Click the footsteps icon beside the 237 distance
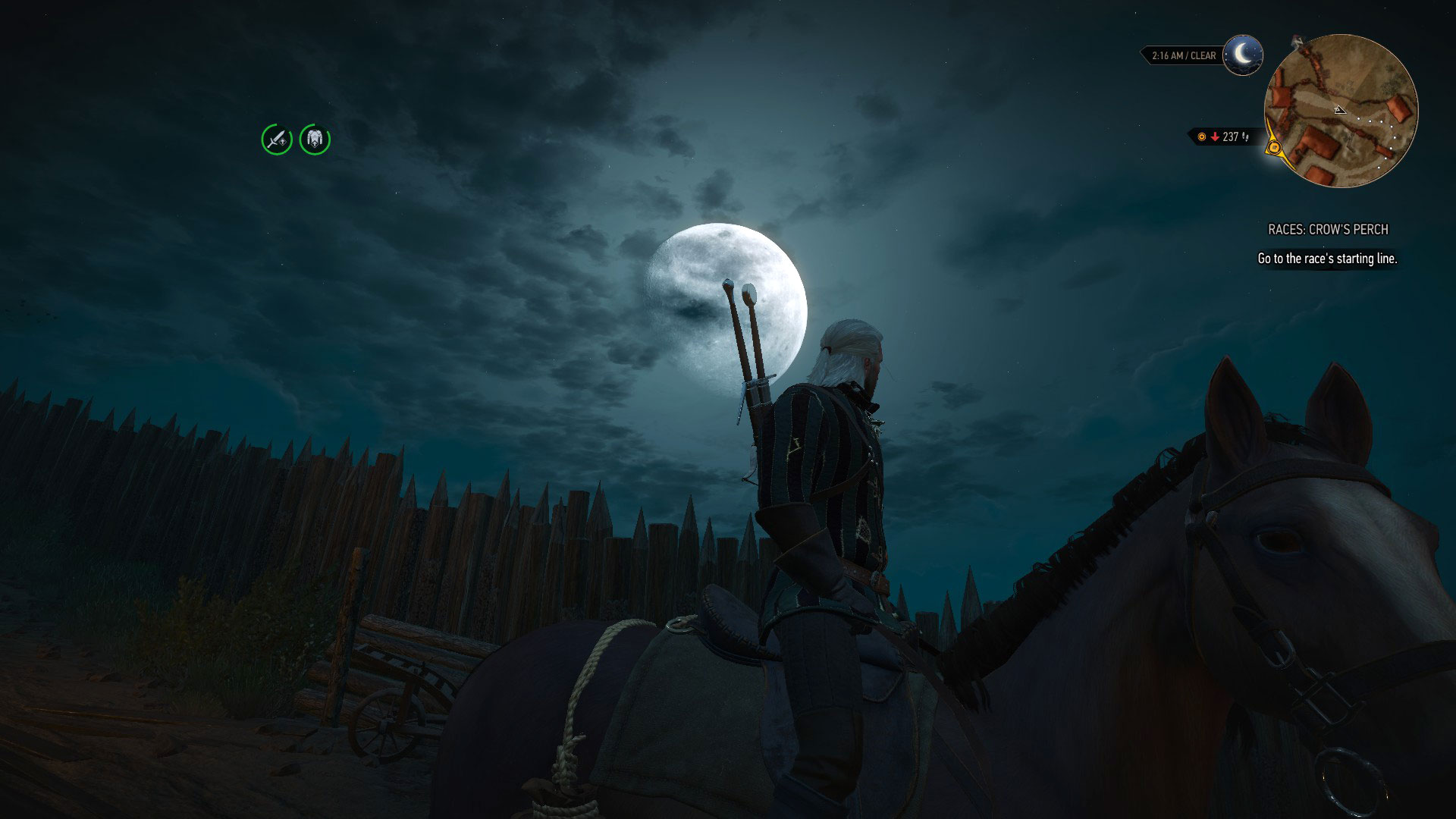Screen dimensions: 1456x819 [x=1245, y=138]
